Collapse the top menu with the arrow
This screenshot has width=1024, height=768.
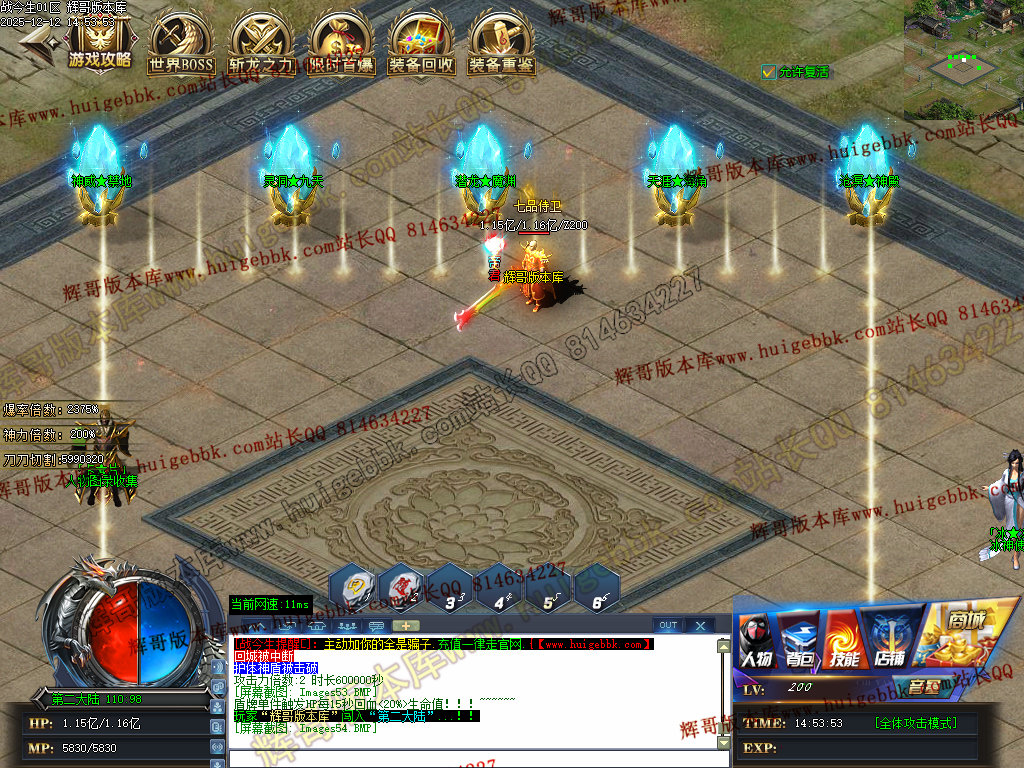click(37, 44)
